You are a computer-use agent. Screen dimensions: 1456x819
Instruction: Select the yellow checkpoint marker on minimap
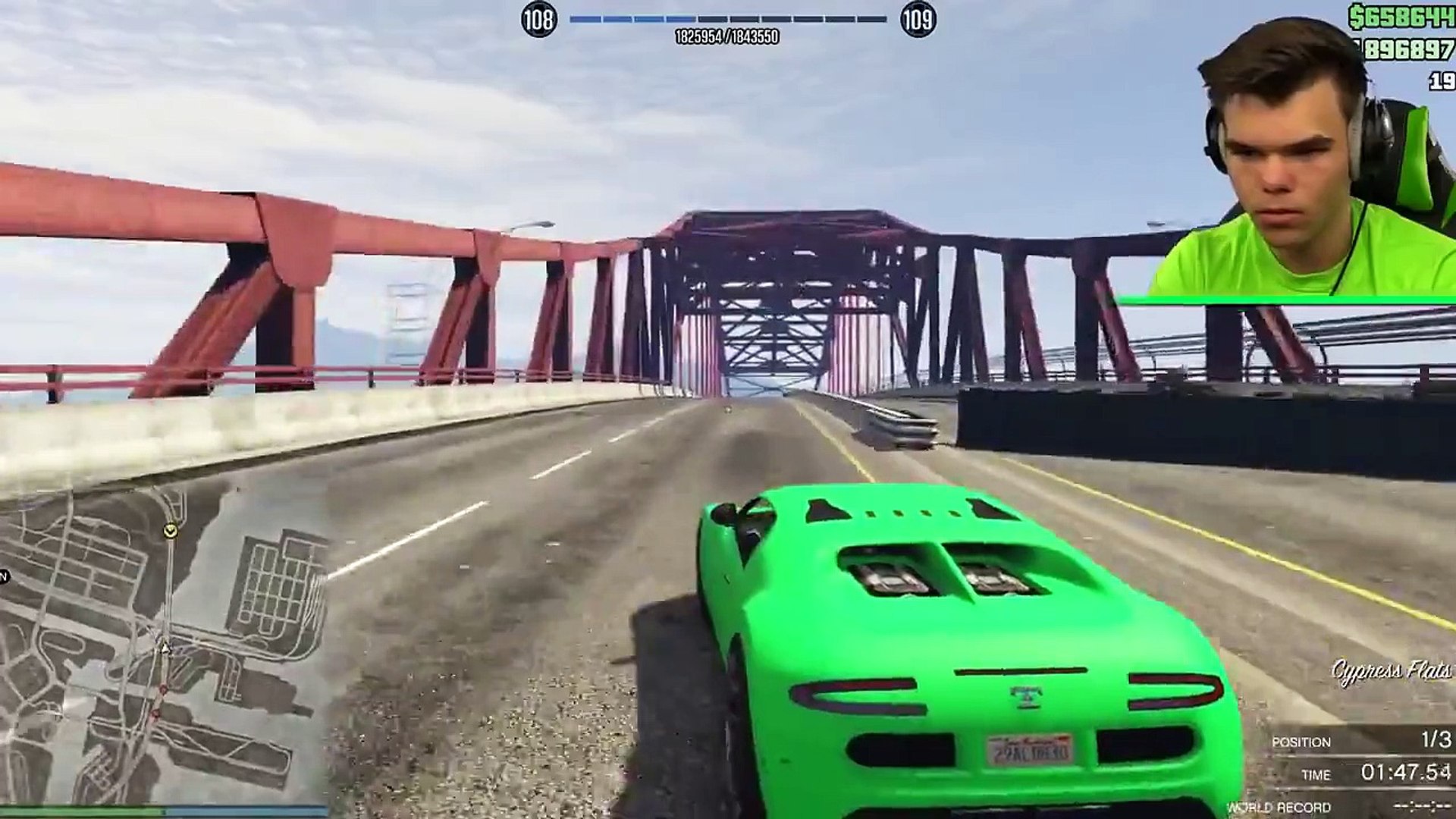(x=171, y=531)
